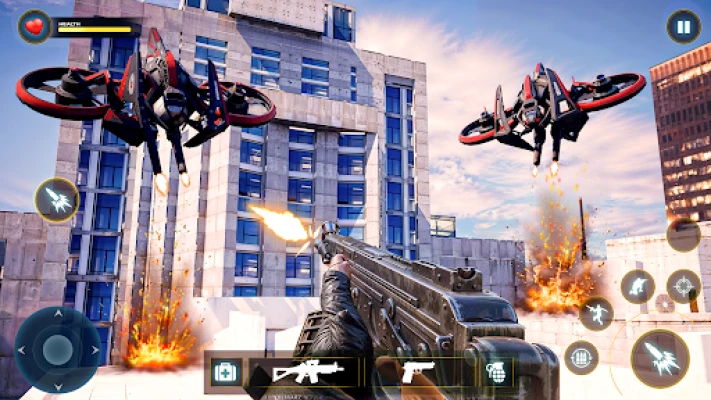
Task: Use the medkit from the weapon bar
Action: (x=226, y=372)
